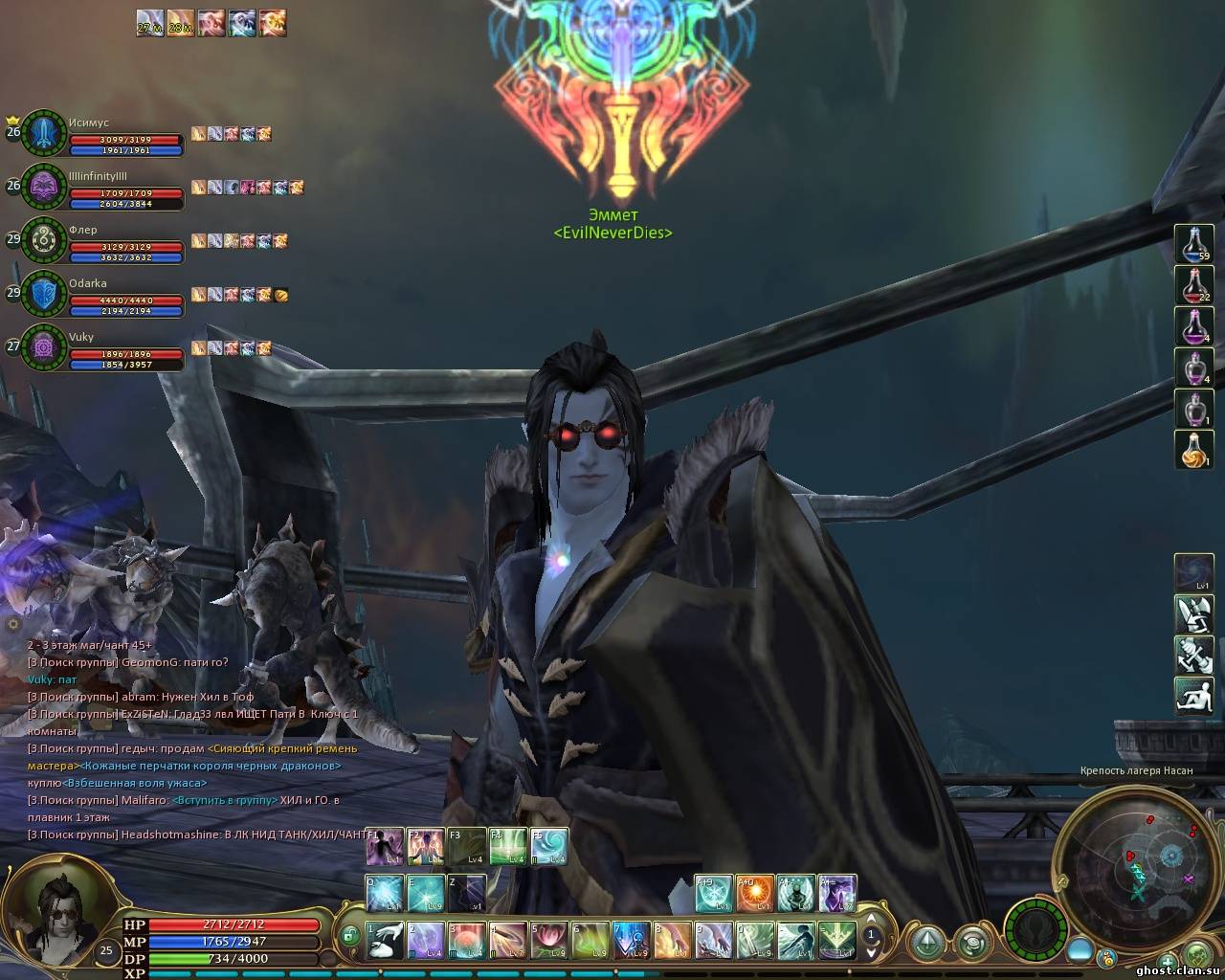Click the join group link from Malifaro

click(x=225, y=800)
